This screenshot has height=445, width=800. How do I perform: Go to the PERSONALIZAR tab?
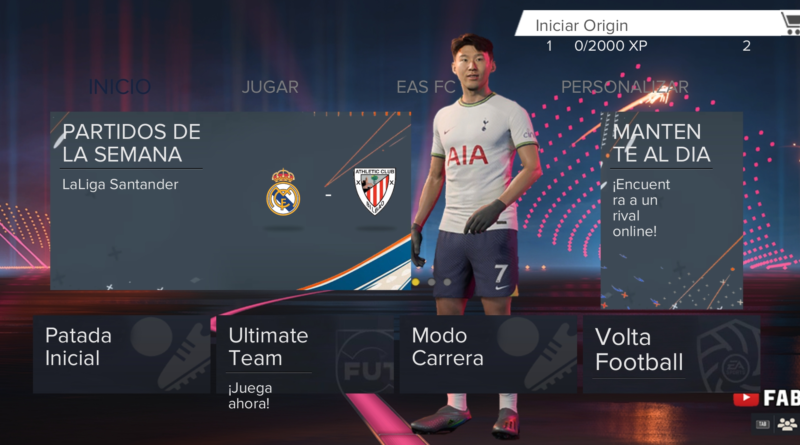point(624,87)
